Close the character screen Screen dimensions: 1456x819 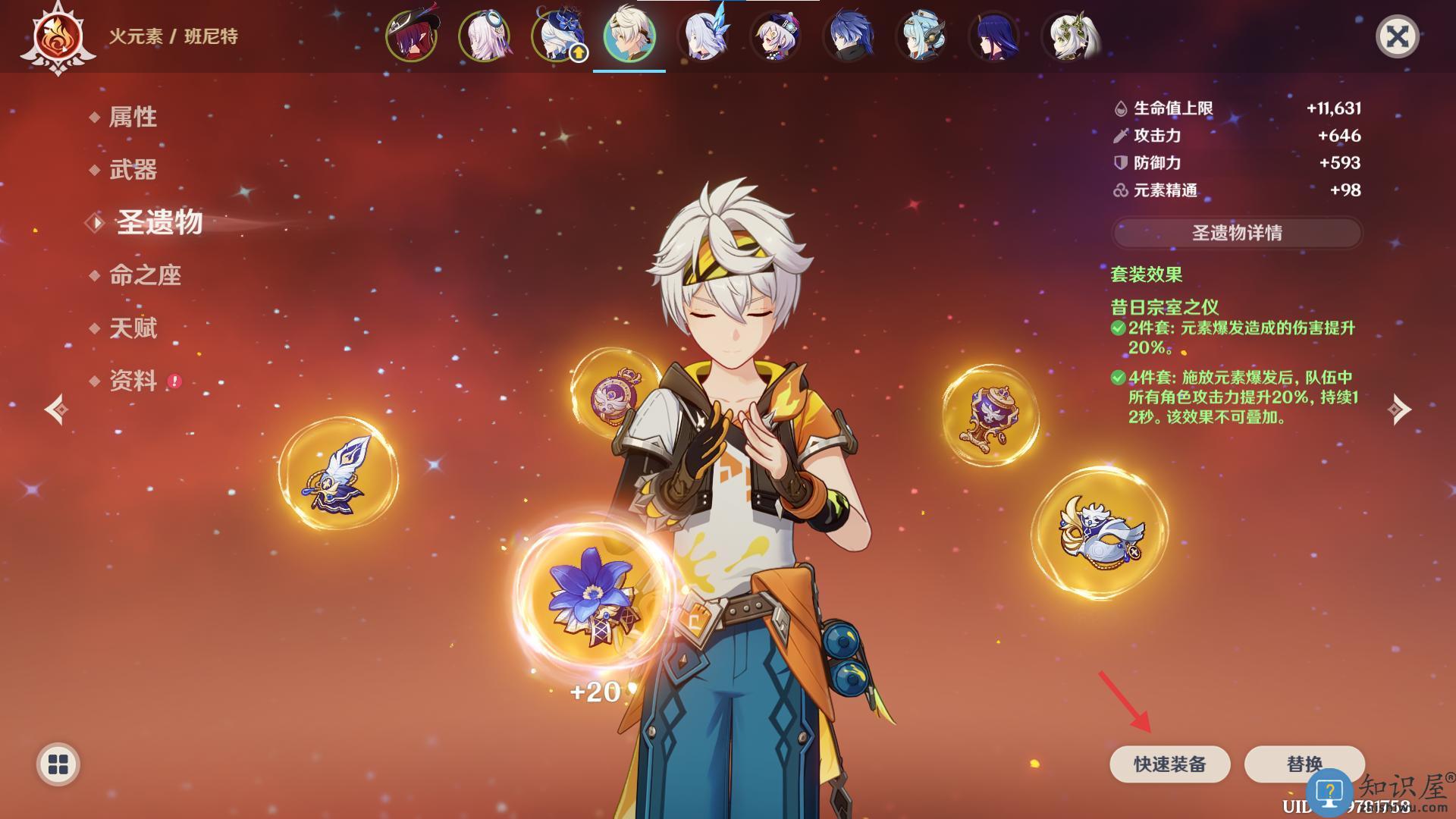tap(1397, 36)
